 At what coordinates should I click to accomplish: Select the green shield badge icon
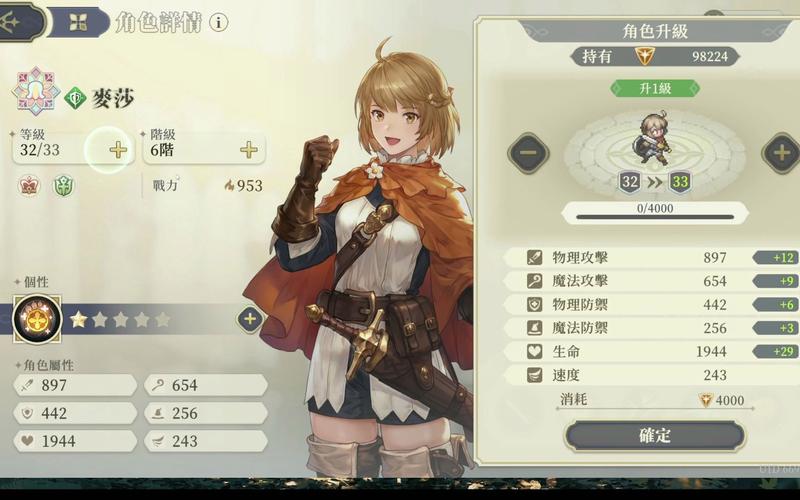coord(63,185)
